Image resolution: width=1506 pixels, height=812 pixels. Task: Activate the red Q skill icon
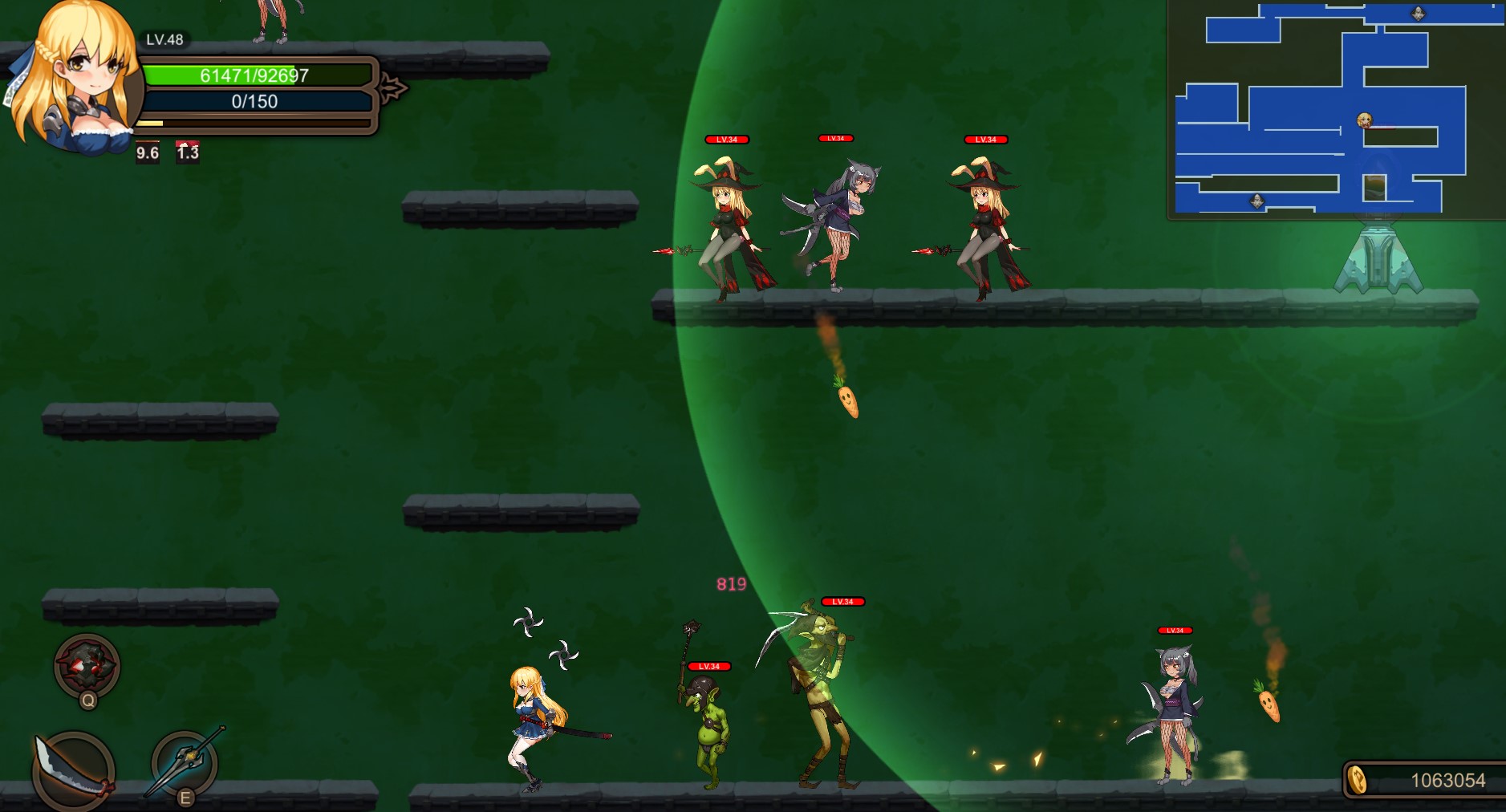click(87, 666)
